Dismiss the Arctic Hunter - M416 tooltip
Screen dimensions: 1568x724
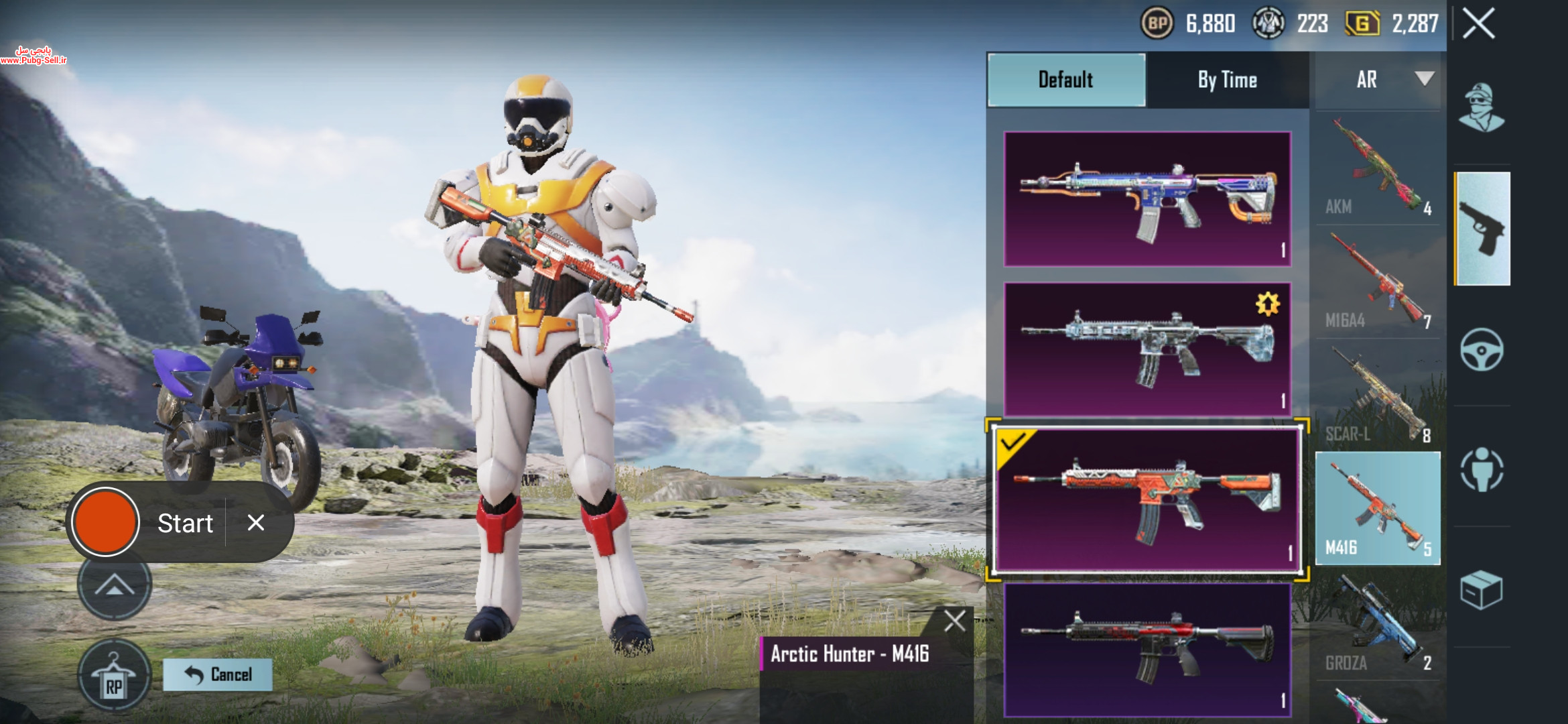955,621
